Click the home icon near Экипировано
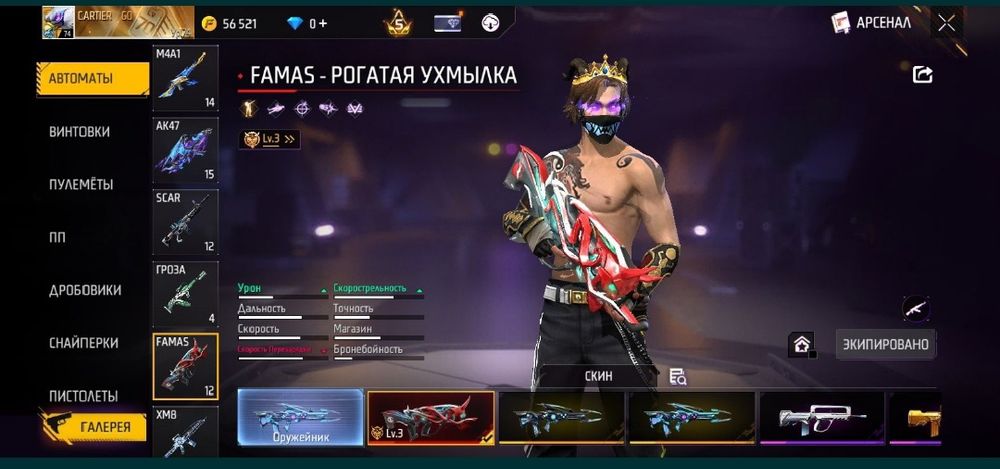This screenshot has width=1000, height=469. pos(801,344)
